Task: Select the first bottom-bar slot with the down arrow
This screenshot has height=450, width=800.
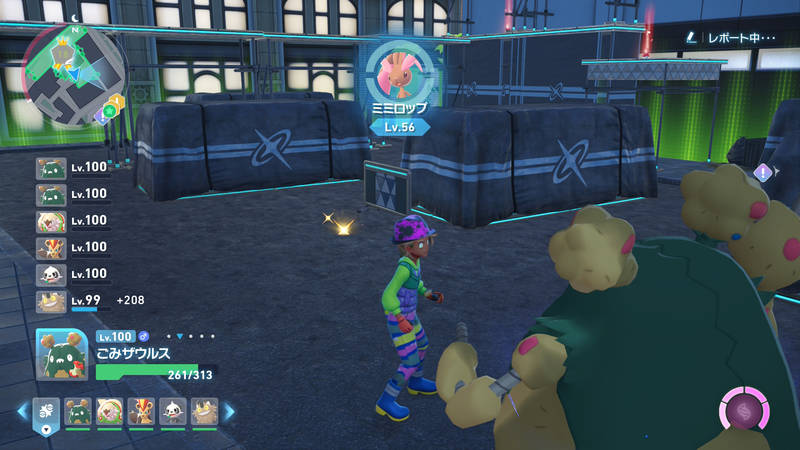Action: (46, 411)
